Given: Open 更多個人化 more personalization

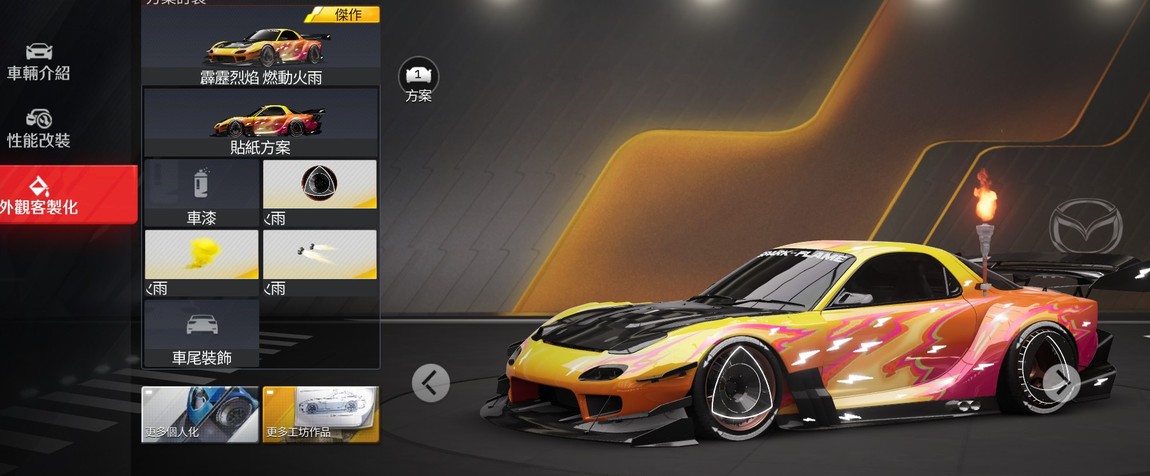Looking at the screenshot, I should click(200, 414).
